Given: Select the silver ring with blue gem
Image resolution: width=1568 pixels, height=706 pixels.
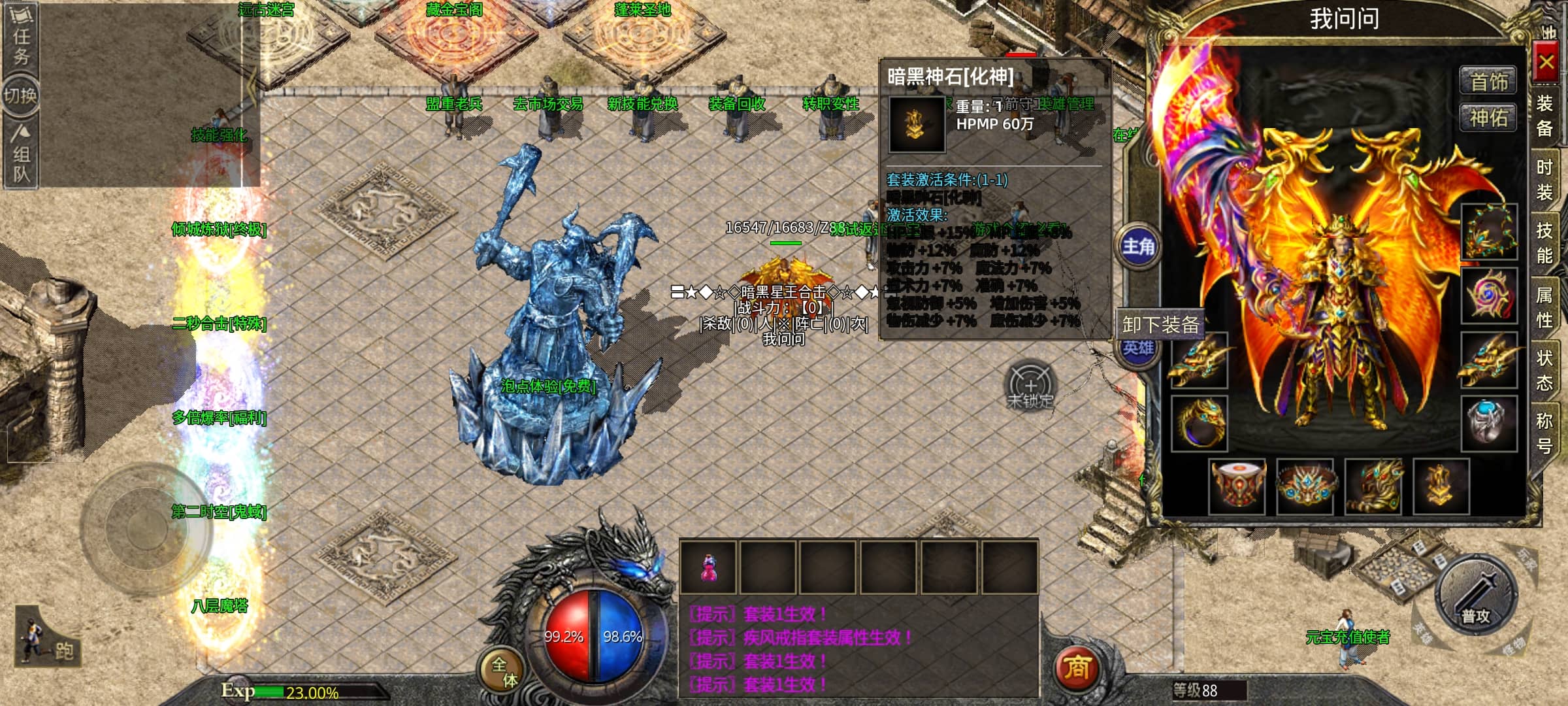Looking at the screenshot, I should pyautogui.click(x=1488, y=422).
